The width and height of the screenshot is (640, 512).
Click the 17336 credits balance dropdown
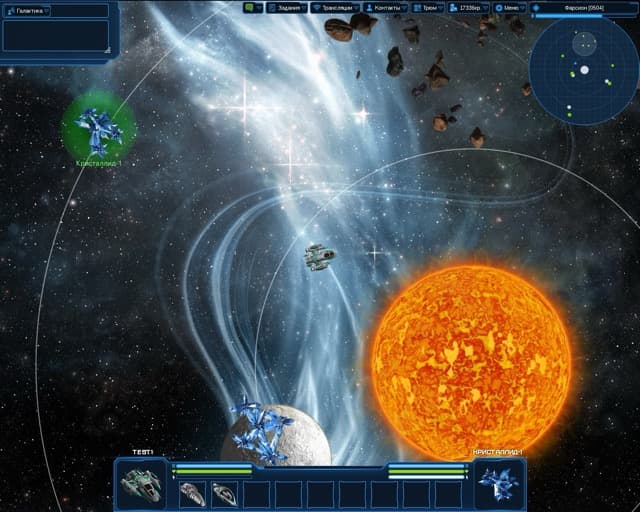point(467,7)
